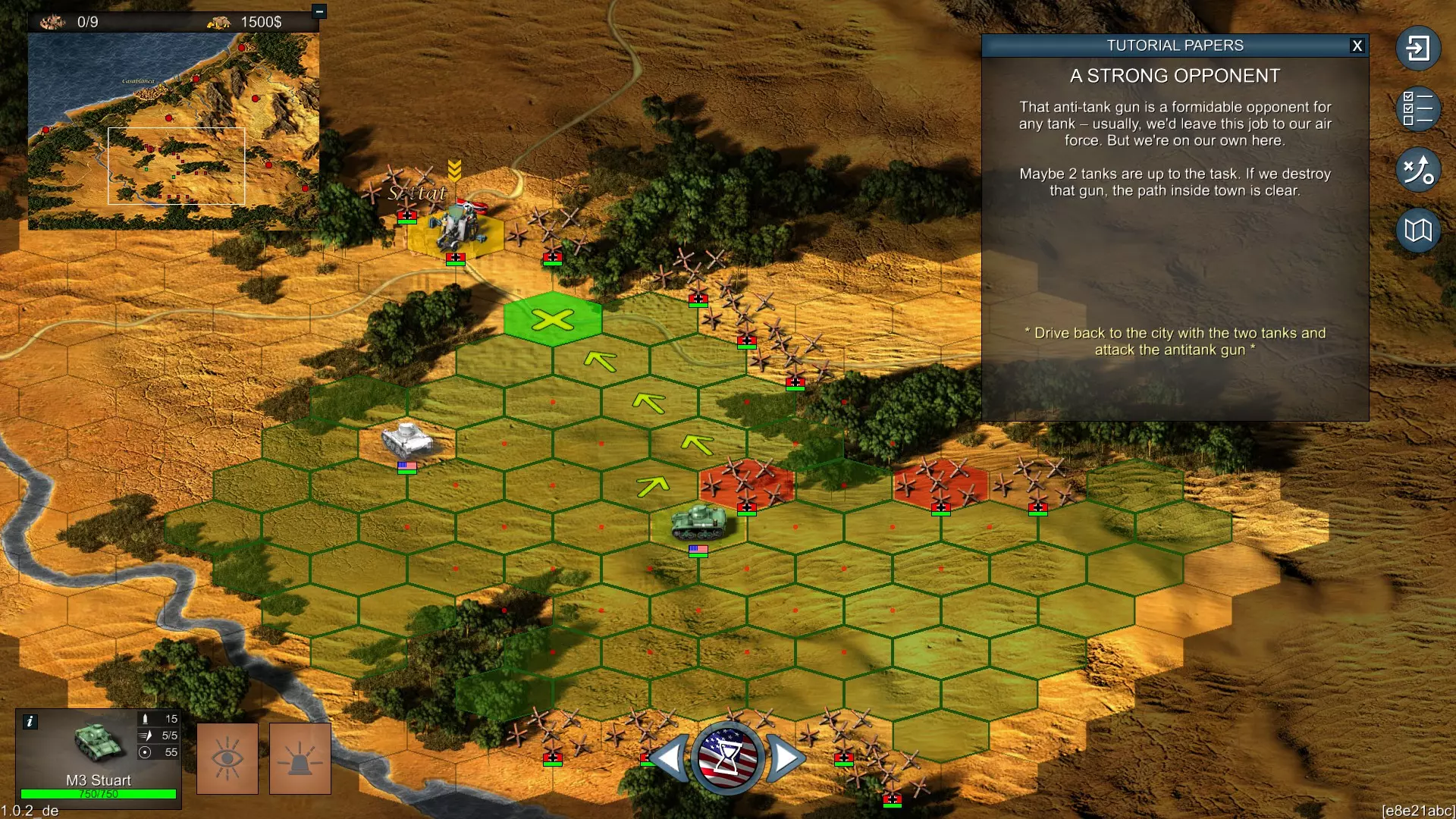The image size is (1456, 819).
Task: Click the minimap overview
Action: (x=173, y=129)
